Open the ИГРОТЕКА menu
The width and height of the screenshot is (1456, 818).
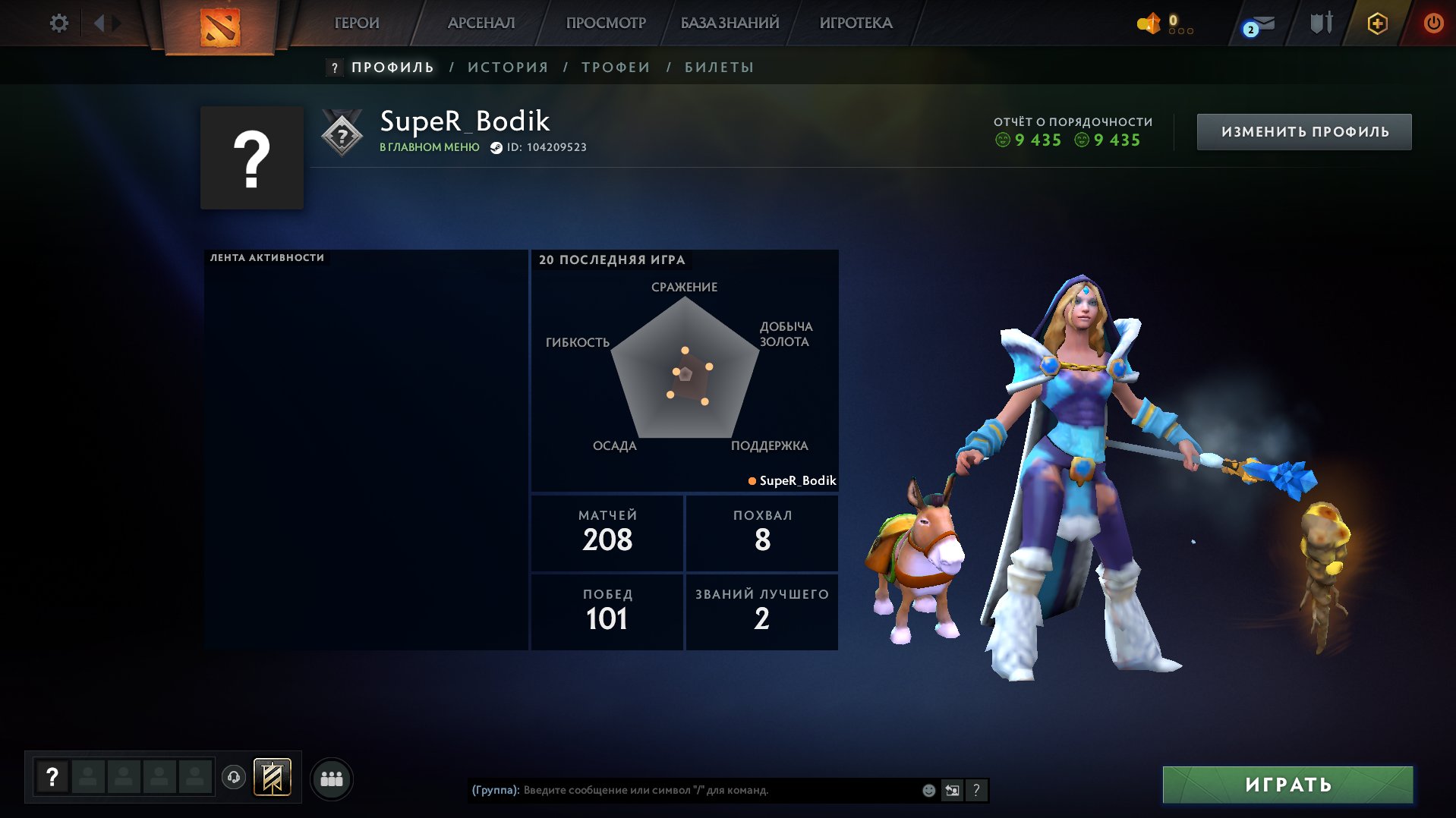853,23
